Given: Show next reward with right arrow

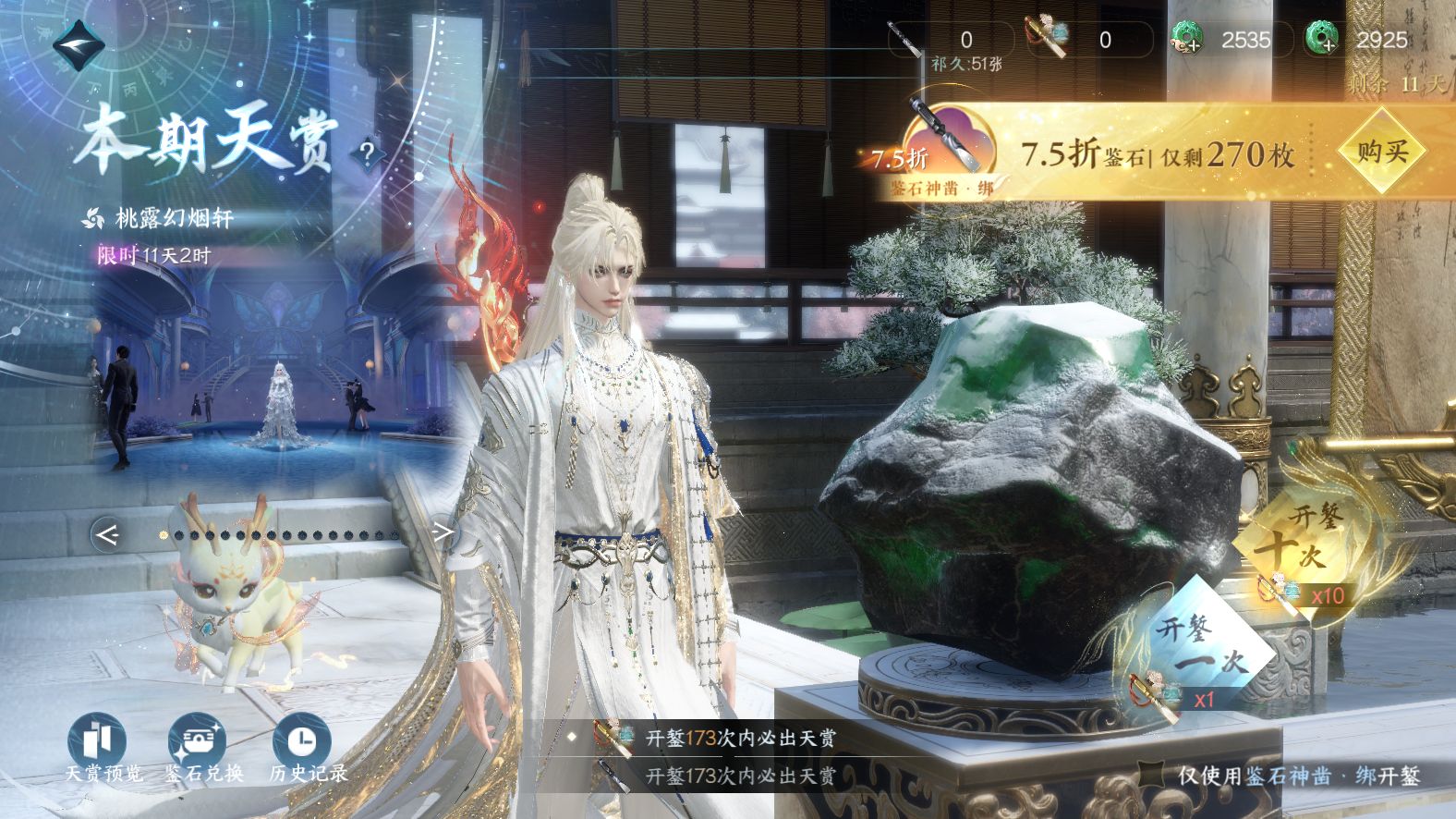Looking at the screenshot, I should 443,532.
